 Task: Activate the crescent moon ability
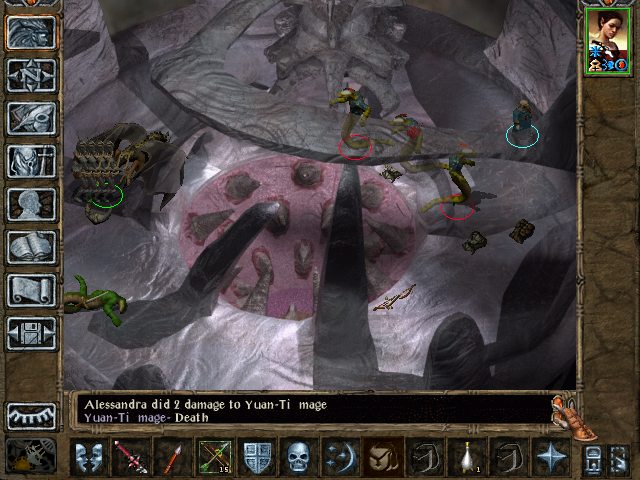pyautogui.click(x=341, y=457)
